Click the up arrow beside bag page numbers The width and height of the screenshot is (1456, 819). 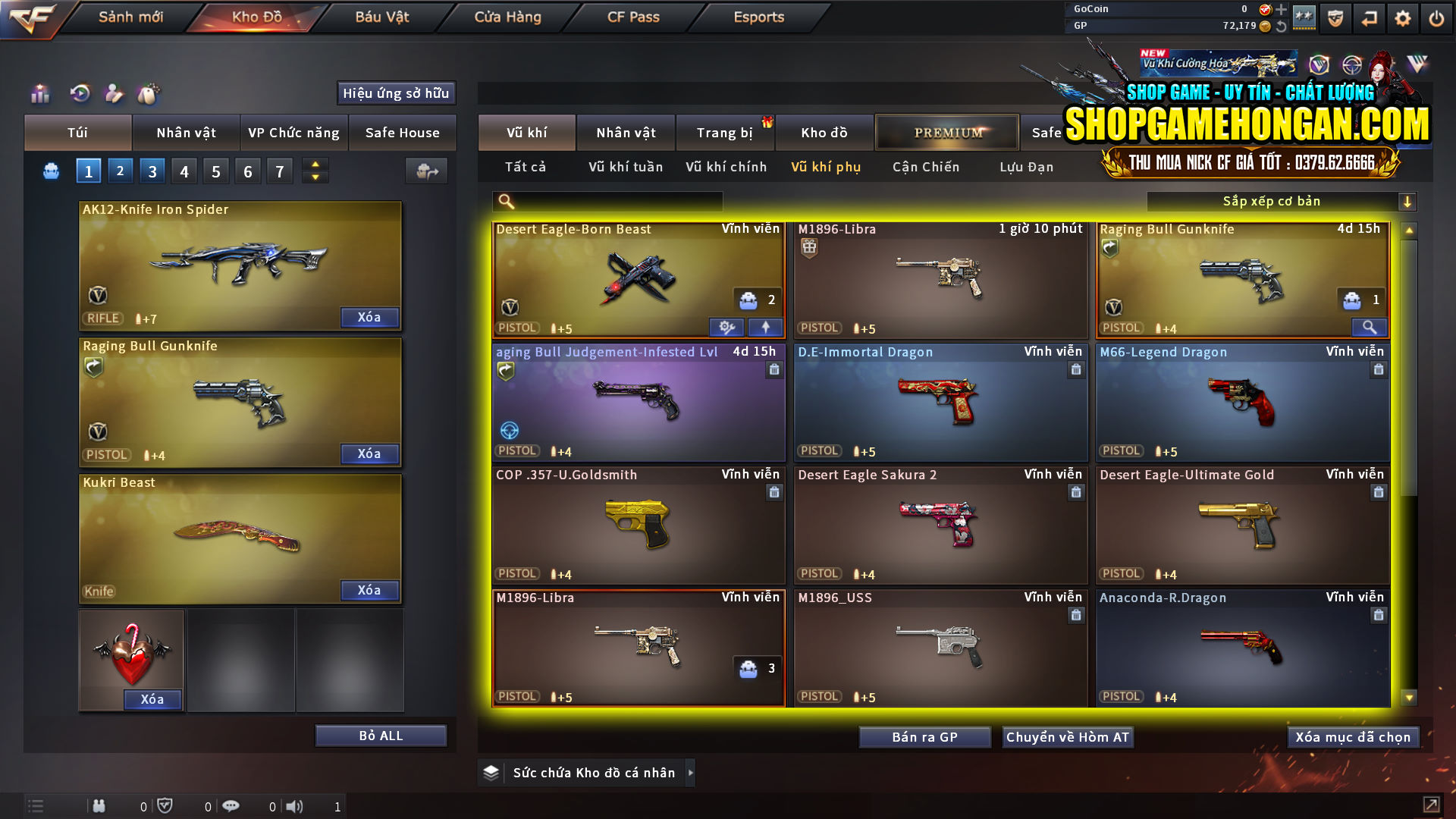[x=315, y=165]
